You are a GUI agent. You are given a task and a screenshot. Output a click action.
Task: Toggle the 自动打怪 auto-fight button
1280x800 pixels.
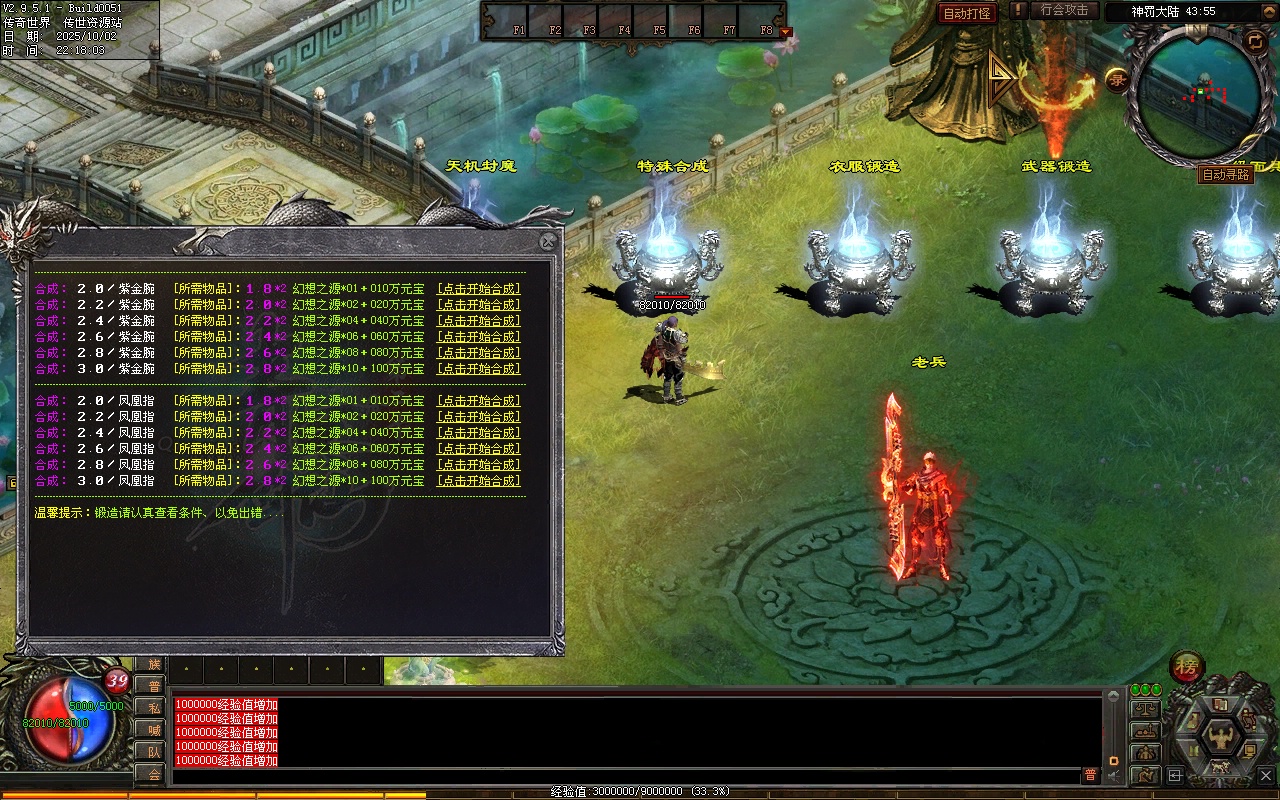coord(967,13)
